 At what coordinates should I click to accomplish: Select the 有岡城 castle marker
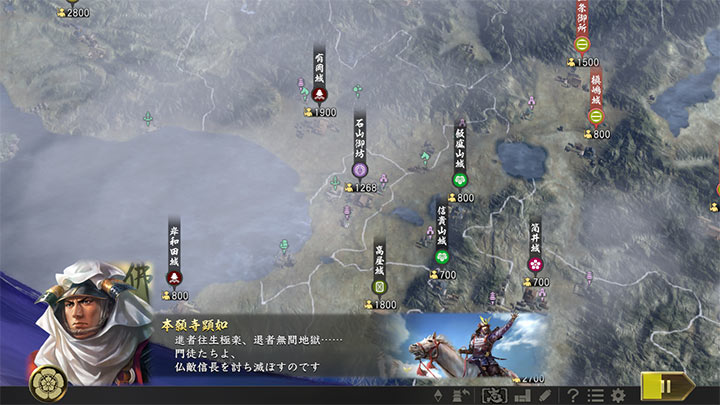coord(320,94)
